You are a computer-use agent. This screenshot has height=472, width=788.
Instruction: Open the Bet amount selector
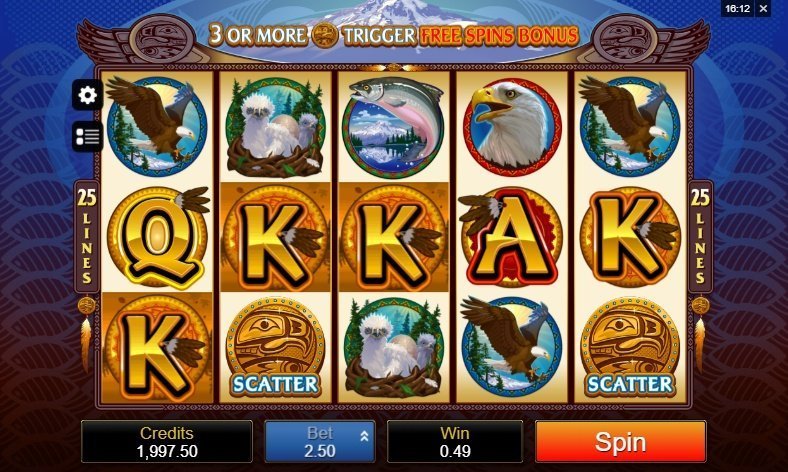click(319, 442)
